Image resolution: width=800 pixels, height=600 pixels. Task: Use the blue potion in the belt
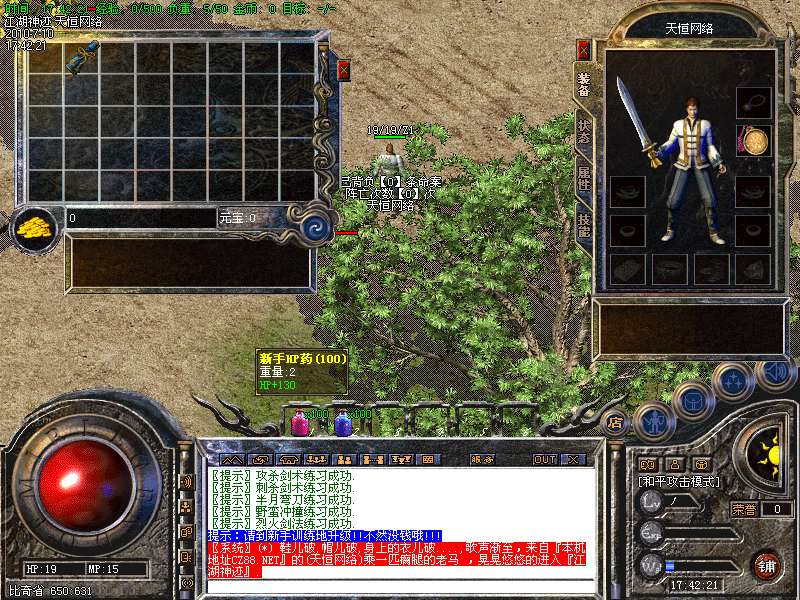coord(343,424)
